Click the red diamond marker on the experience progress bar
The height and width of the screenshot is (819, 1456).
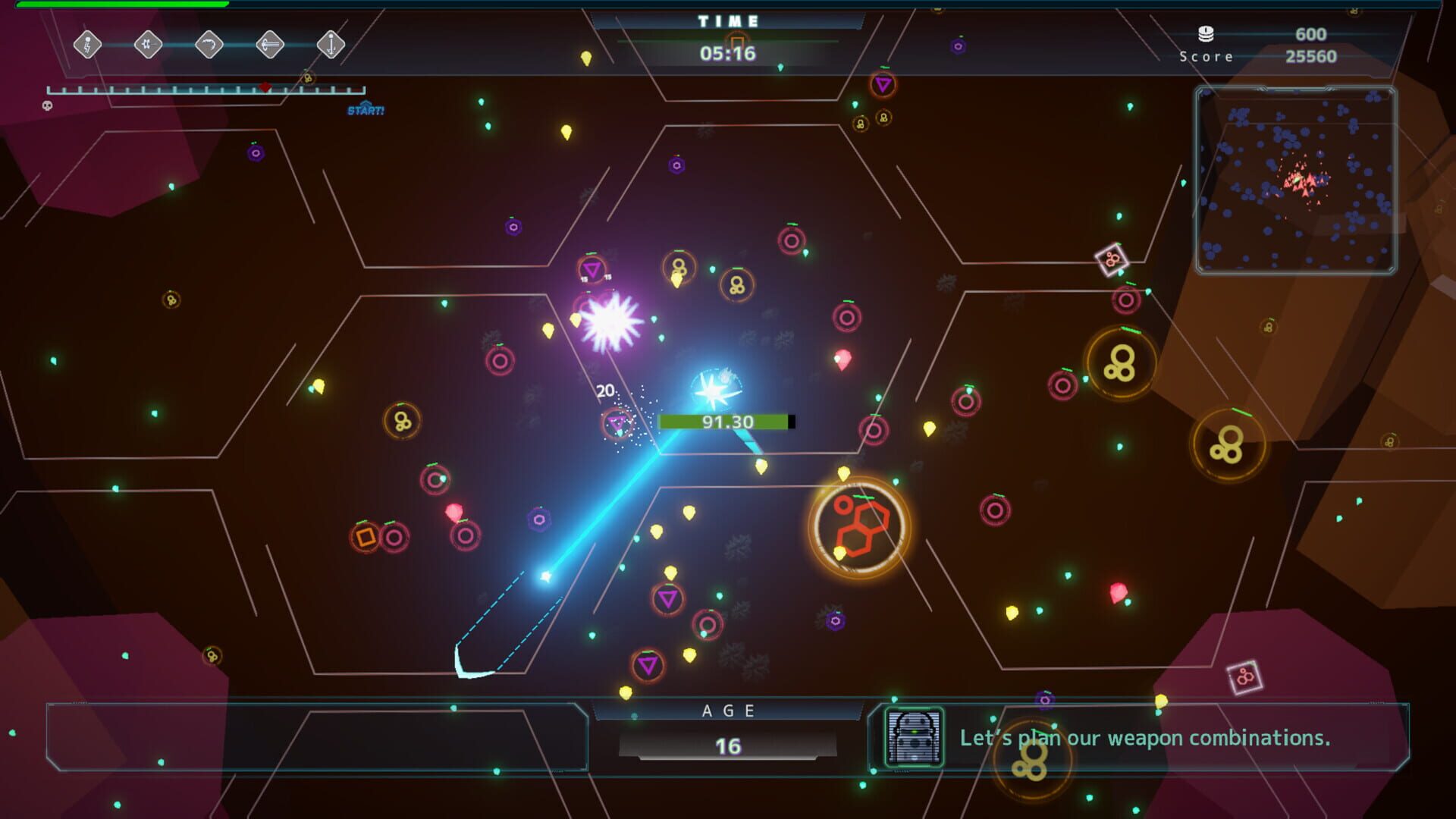point(265,87)
